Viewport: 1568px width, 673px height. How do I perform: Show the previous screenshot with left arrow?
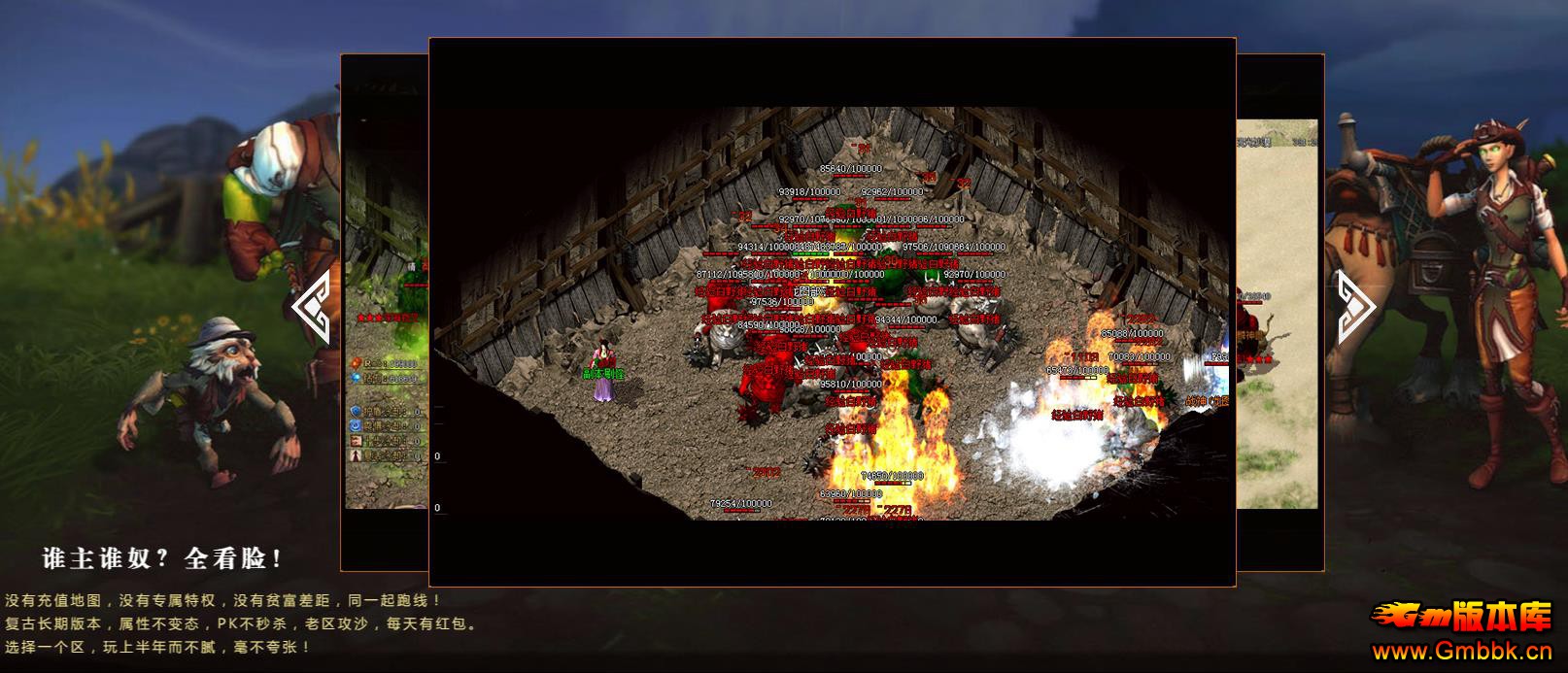[x=311, y=307]
